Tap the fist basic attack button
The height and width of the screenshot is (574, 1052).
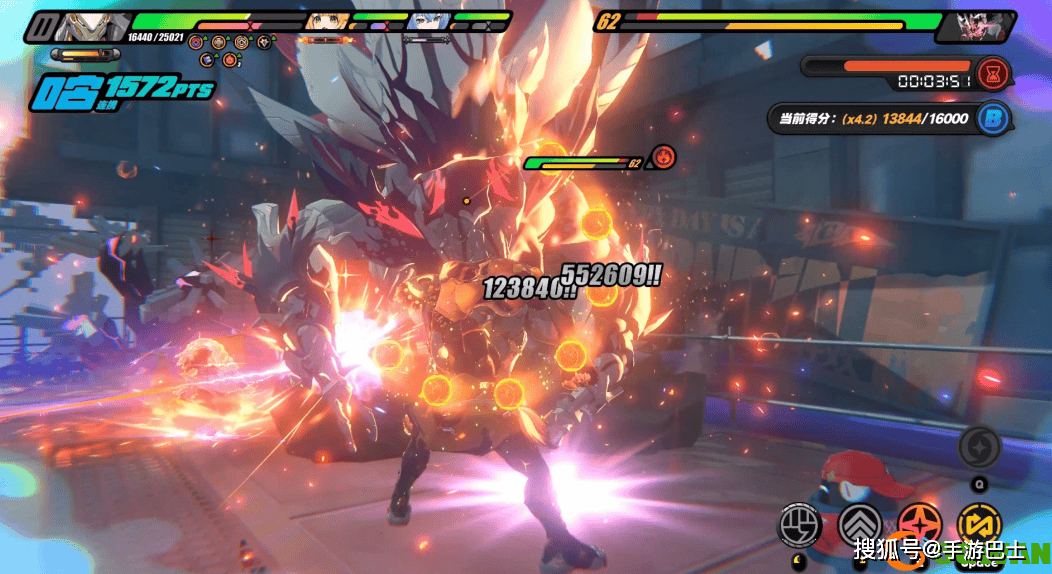[x=800, y=524]
